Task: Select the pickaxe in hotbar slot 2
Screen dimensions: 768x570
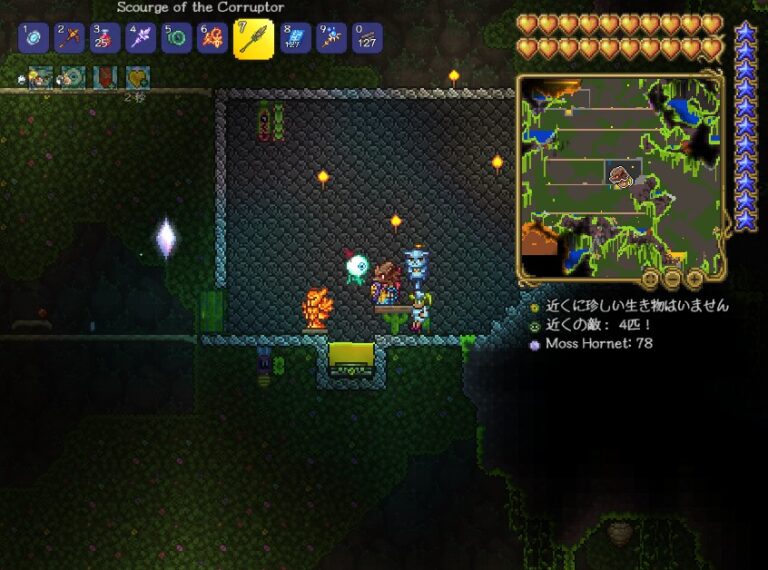Action: tap(70, 39)
